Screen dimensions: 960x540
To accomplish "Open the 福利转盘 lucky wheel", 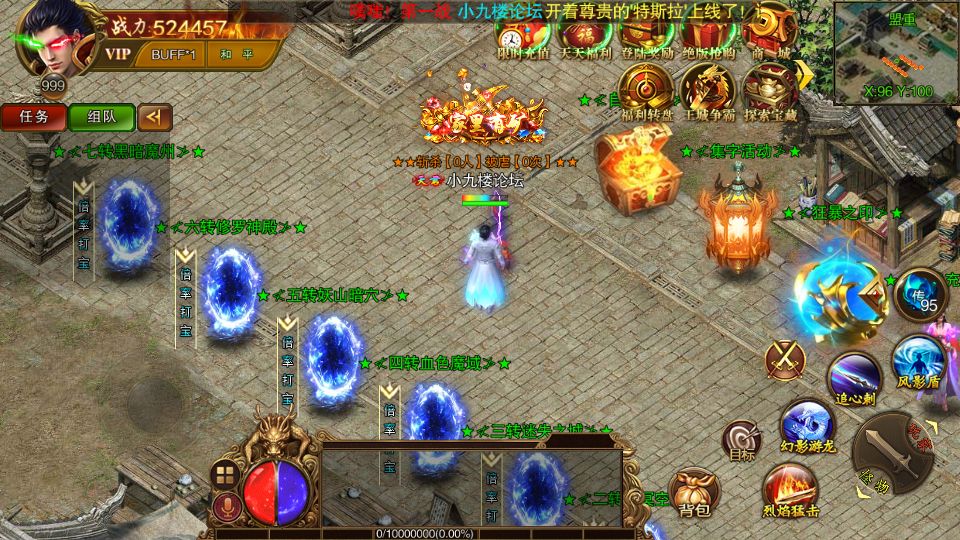I will pos(643,90).
